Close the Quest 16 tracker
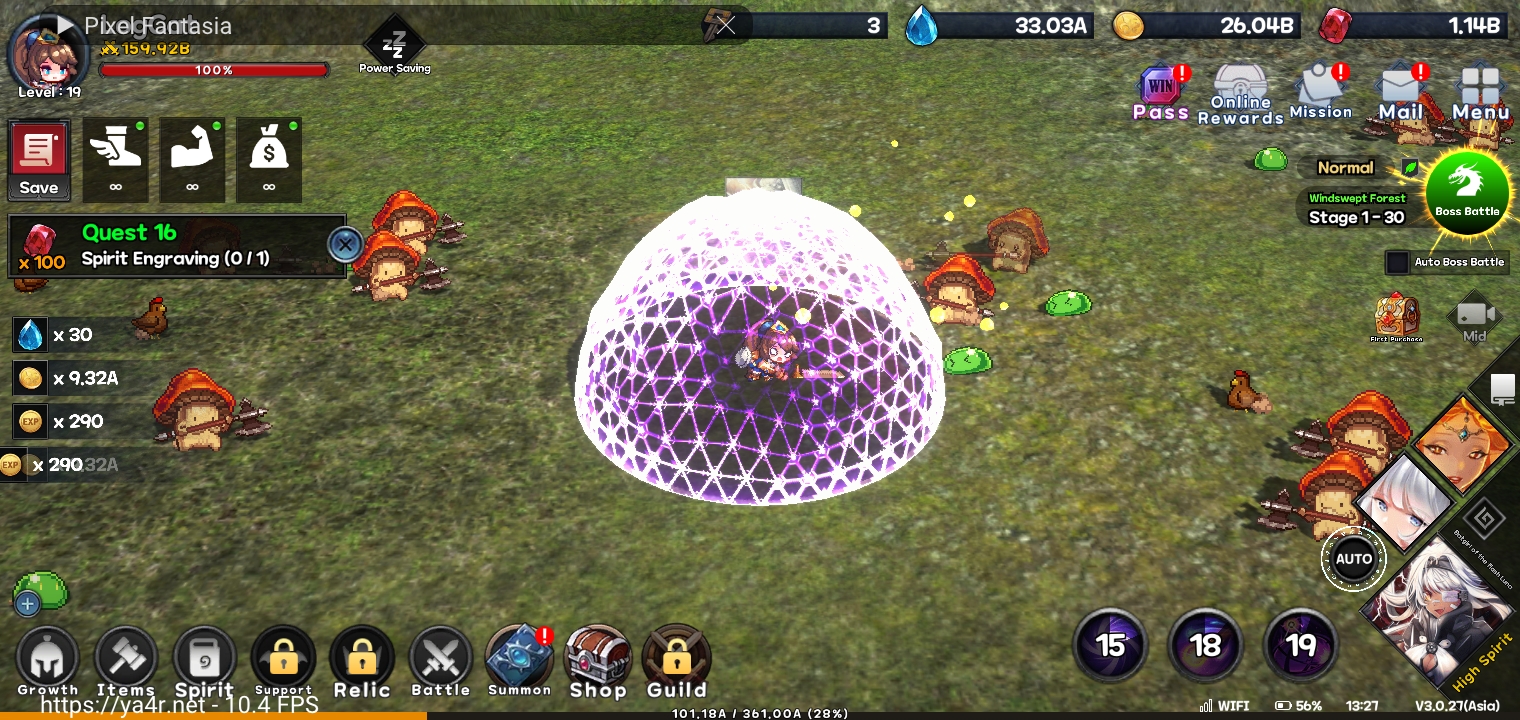The width and height of the screenshot is (1520, 720). click(x=345, y=244)
